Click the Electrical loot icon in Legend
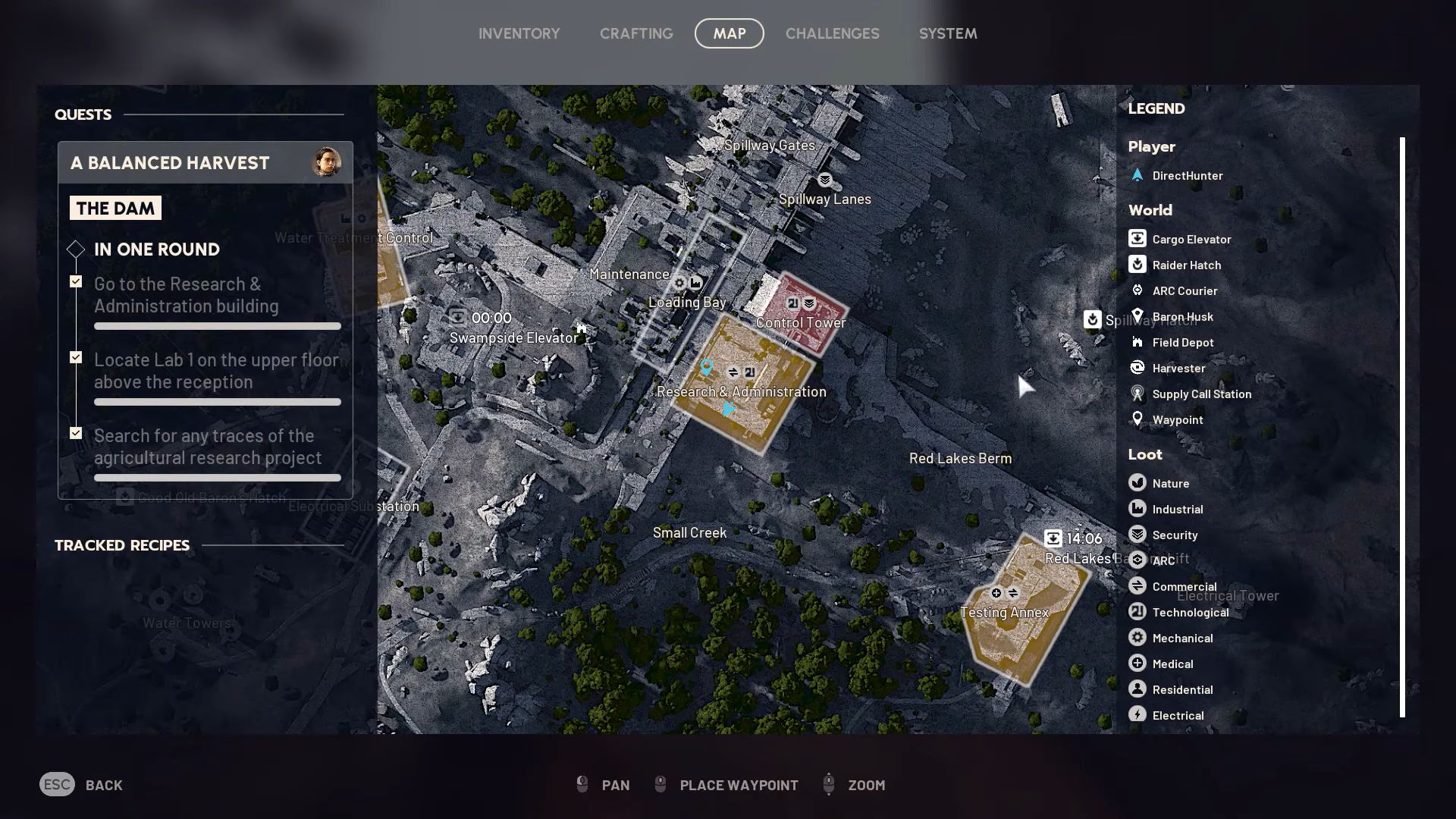 coord(1137,714)
